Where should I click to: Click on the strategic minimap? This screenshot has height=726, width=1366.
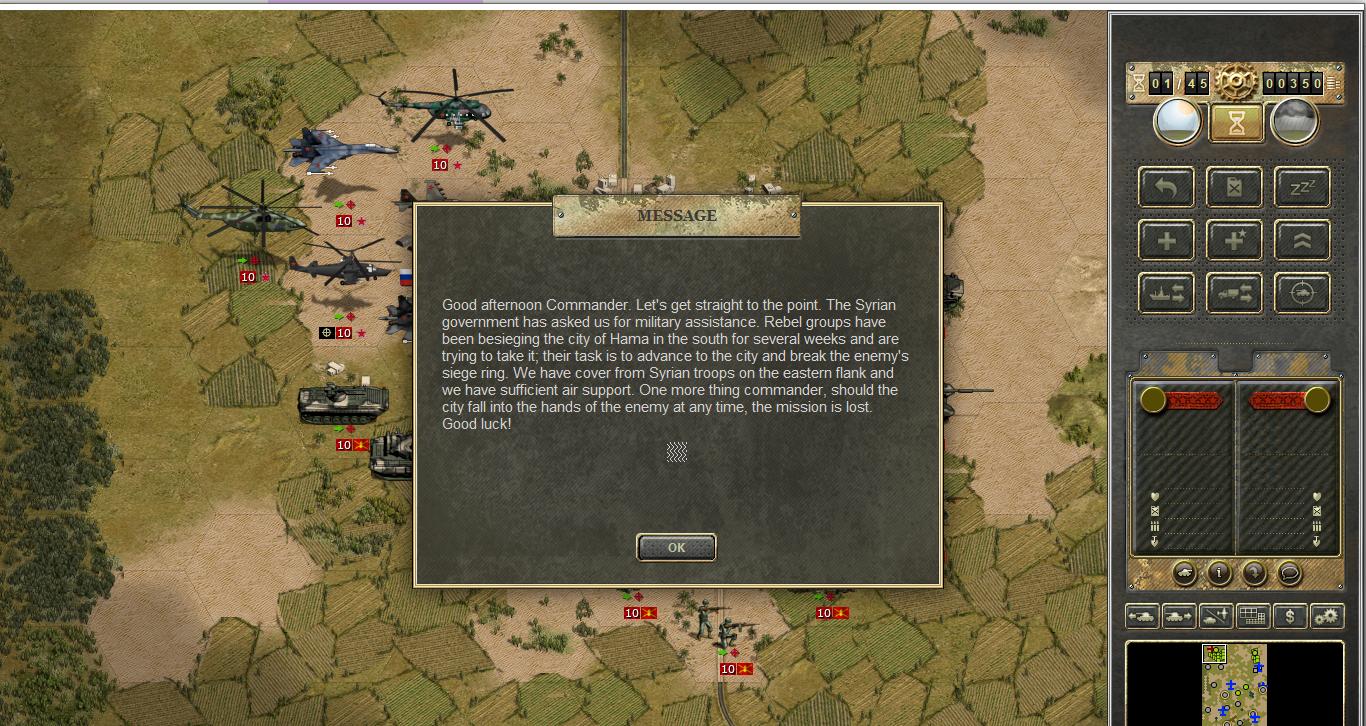point(1234,684)
